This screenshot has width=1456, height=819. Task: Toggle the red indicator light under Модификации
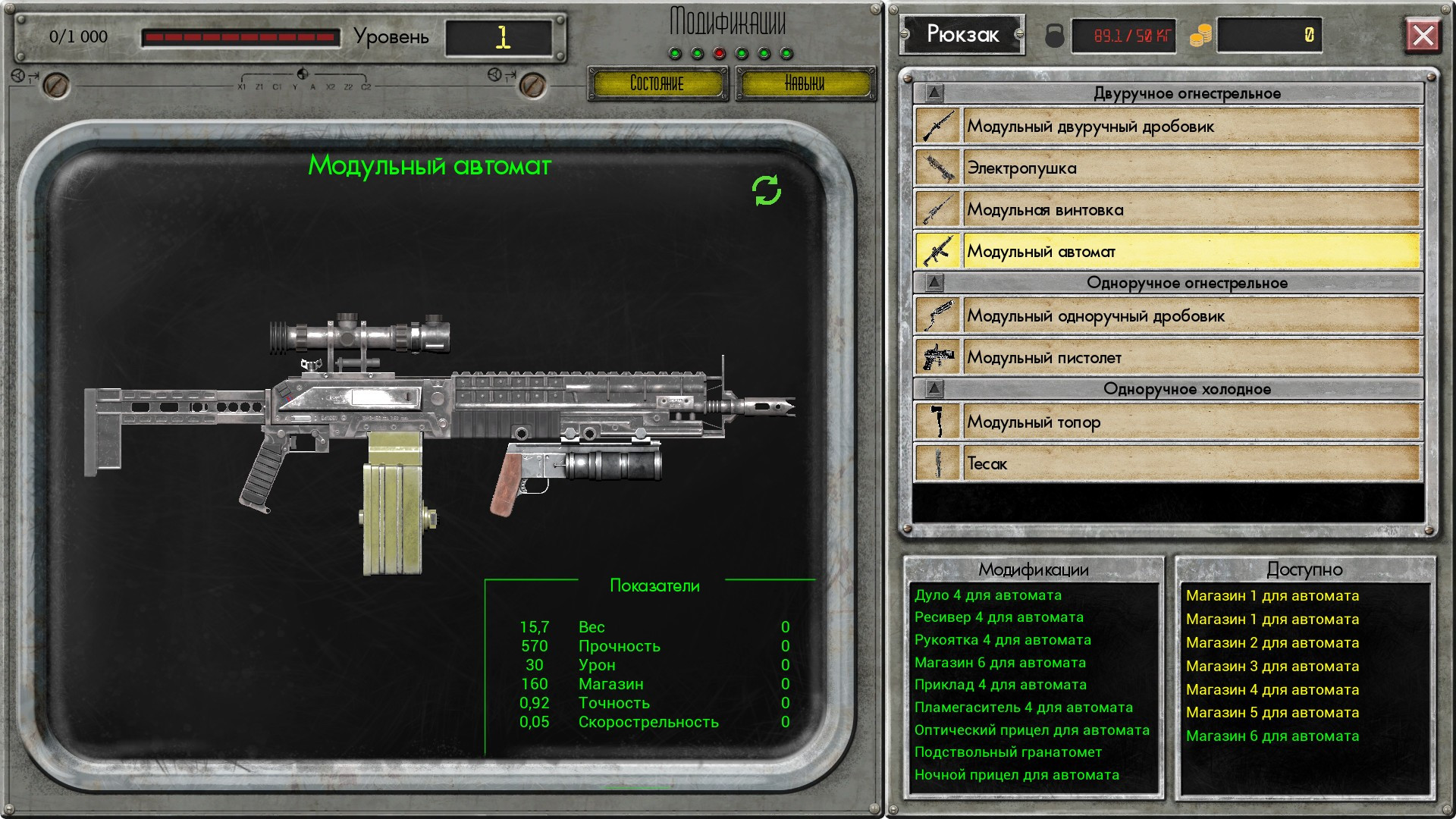pos(720,54)
